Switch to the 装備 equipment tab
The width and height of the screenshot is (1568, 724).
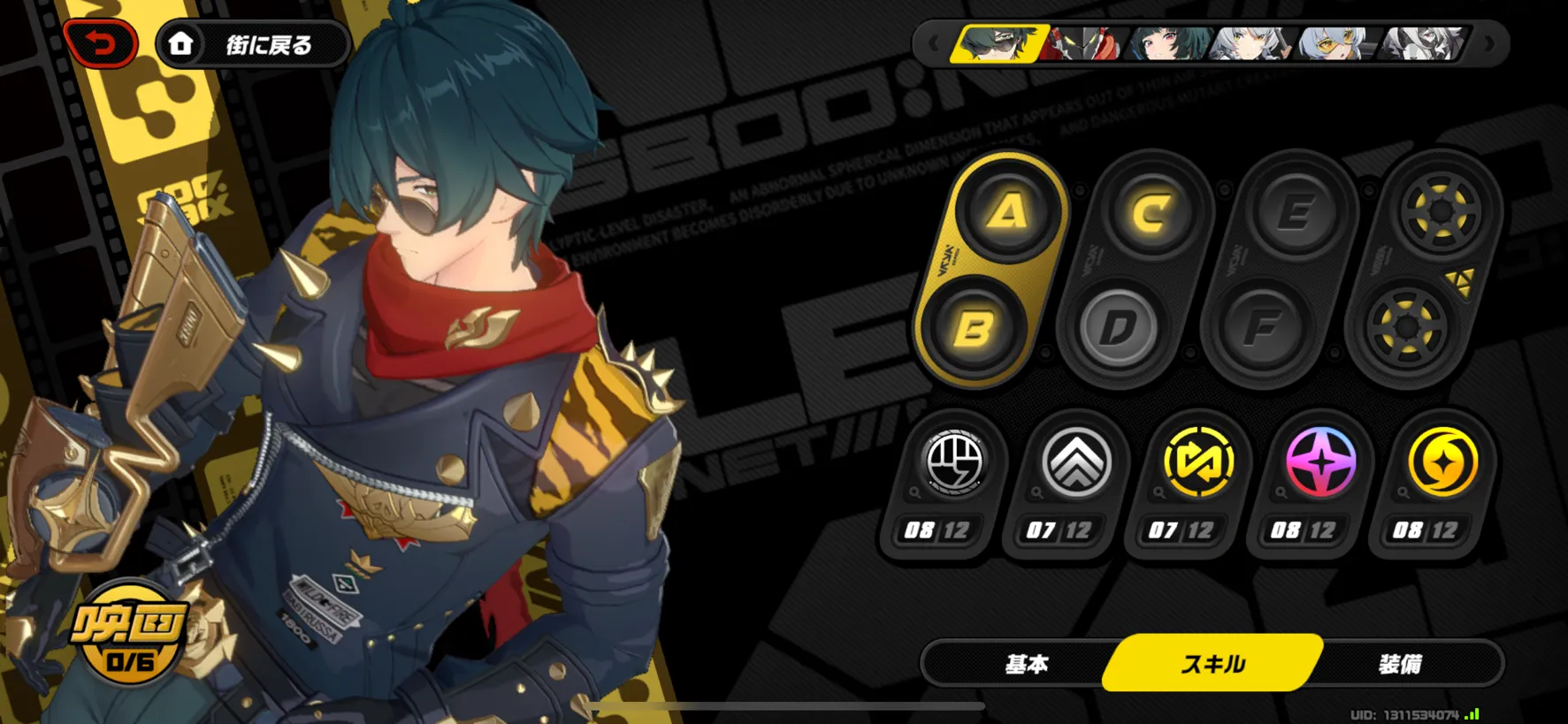tap(1399, 664)
